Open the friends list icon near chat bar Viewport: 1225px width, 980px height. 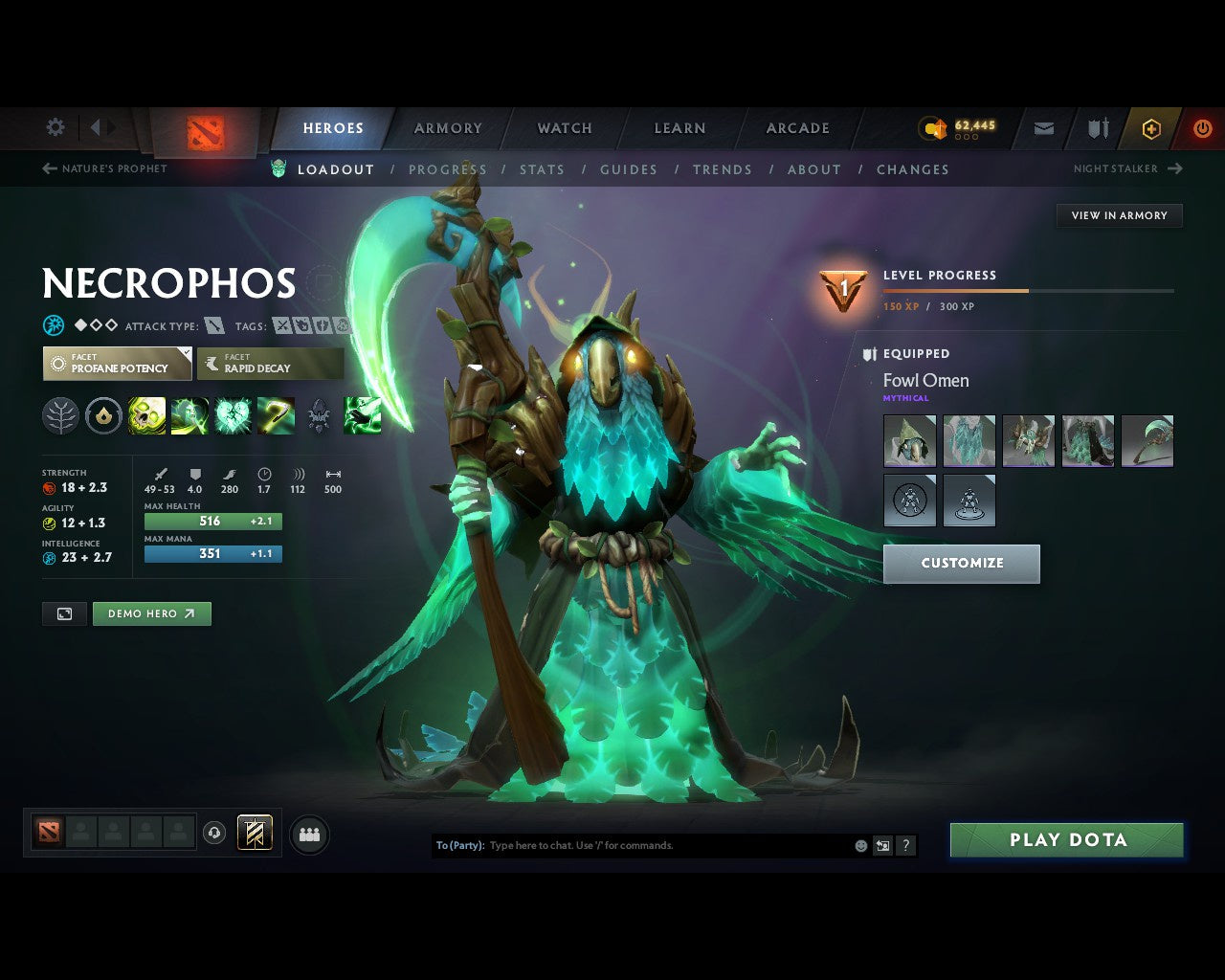point(308,834)
